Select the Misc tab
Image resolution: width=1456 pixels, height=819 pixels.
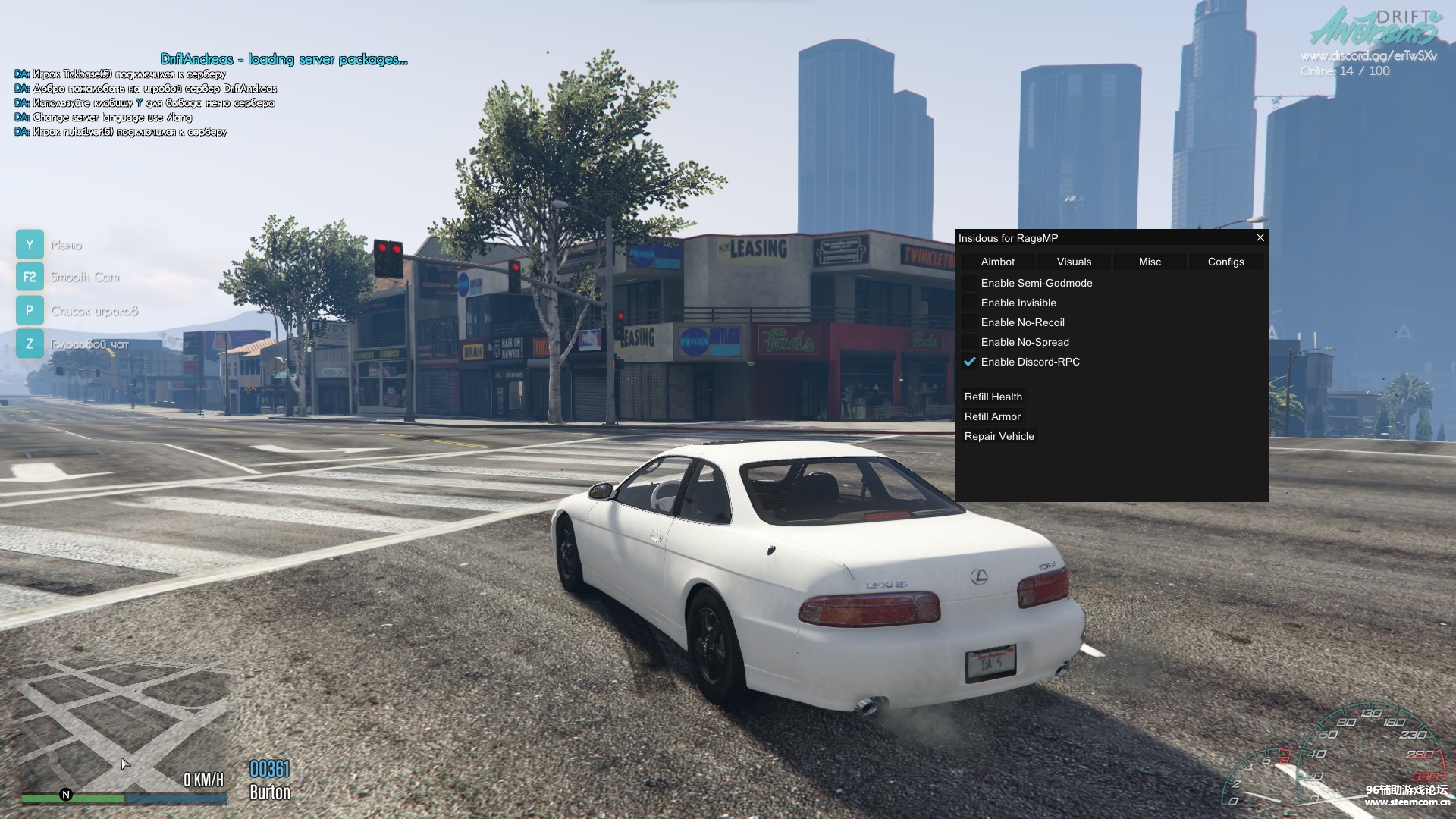(1150, 262)
